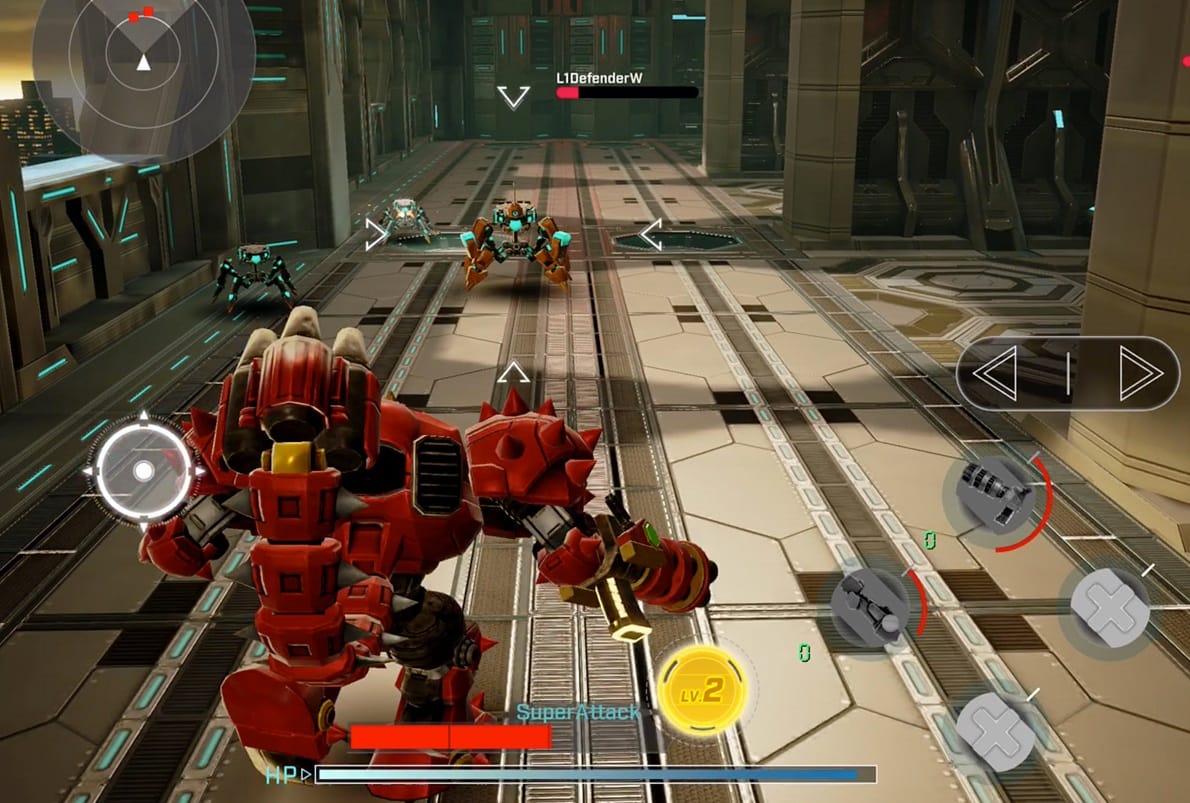Tap the radar minimap
Screen dimensions: 1190x803
pos(143,60)
